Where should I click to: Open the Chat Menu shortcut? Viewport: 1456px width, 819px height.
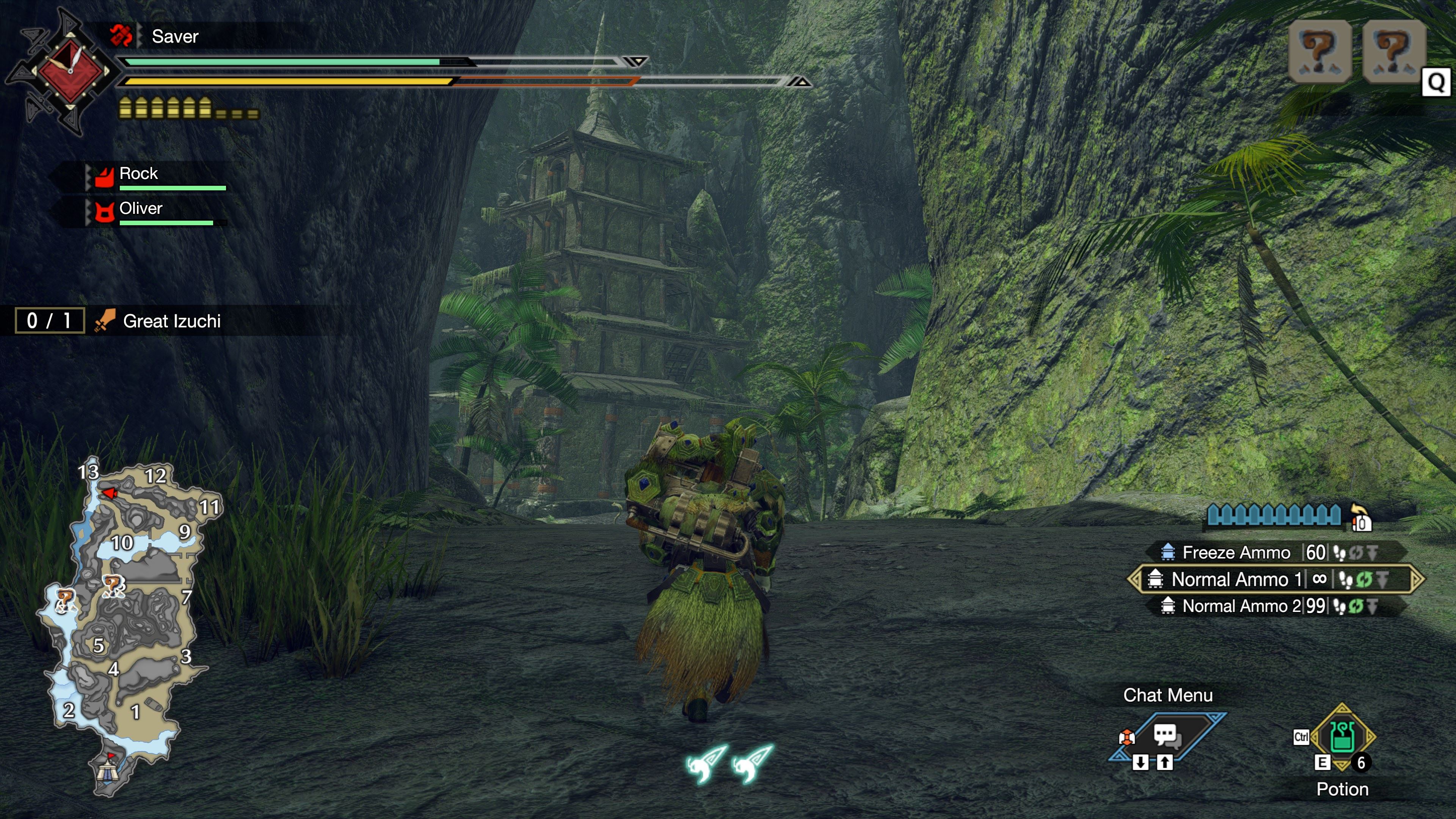click(1166, 735)
